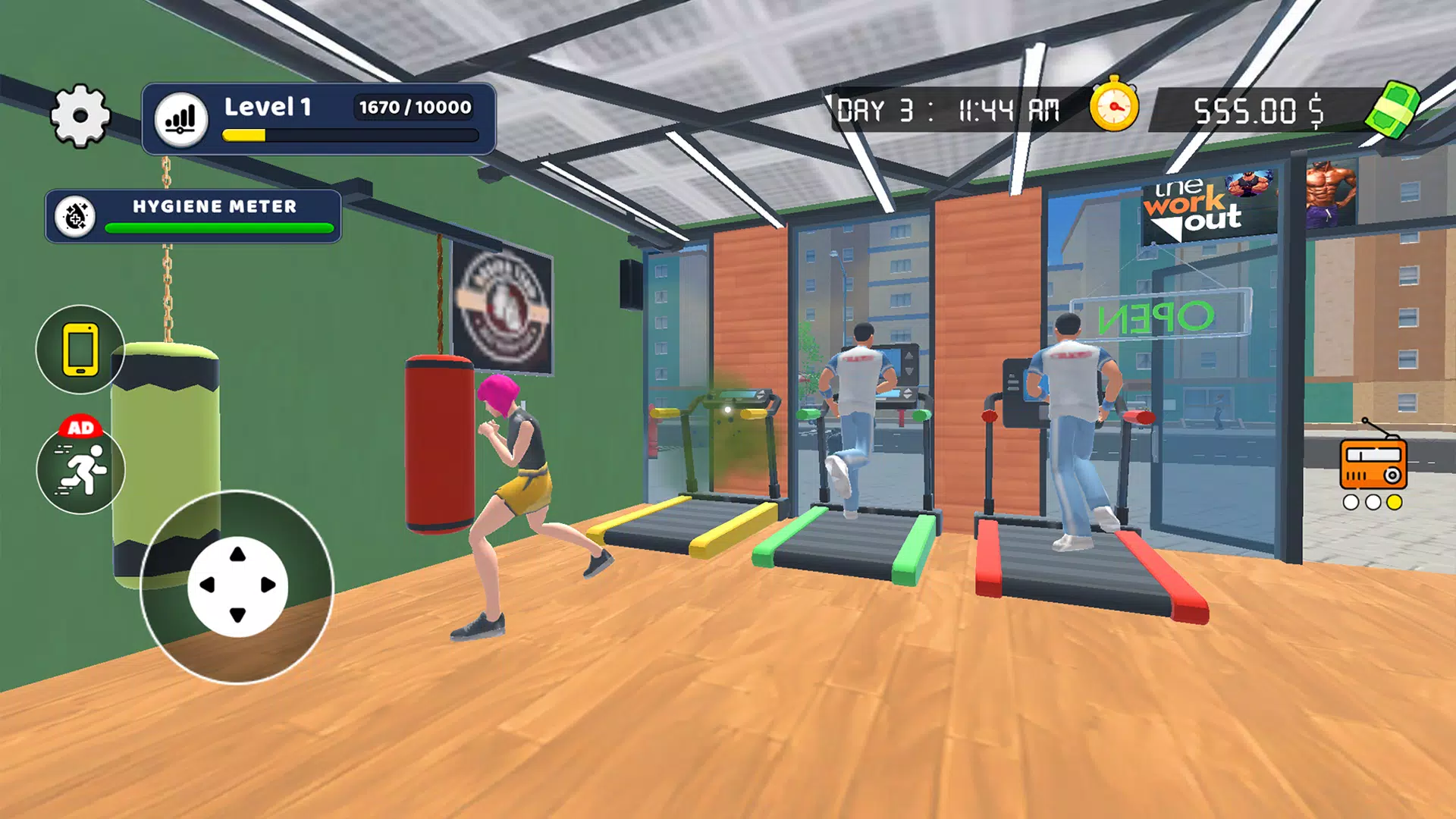Open the Day 3 time display
1456x819 pixels.
coord(952,108)
